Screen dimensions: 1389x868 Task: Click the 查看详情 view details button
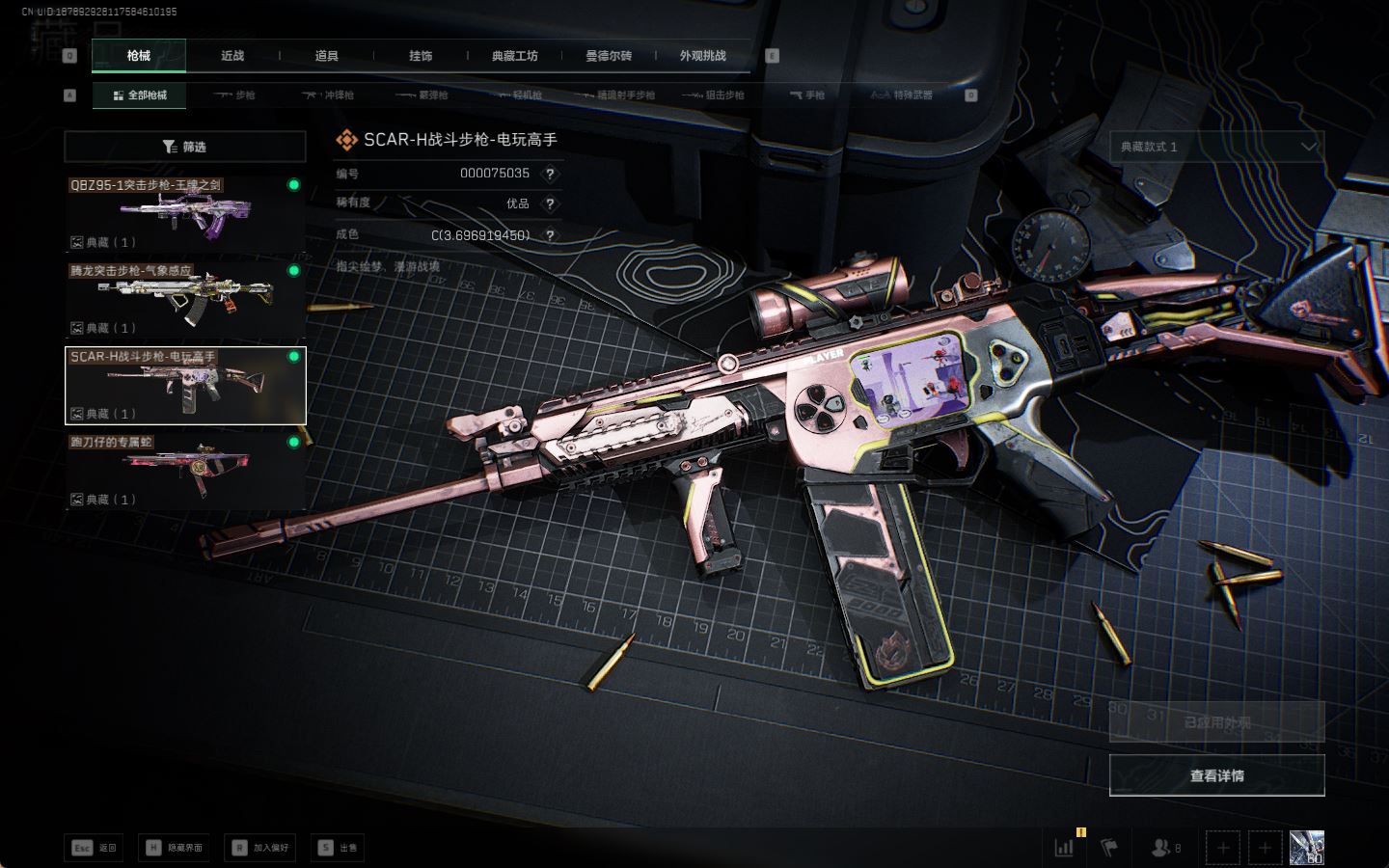tap(1216, 775)
